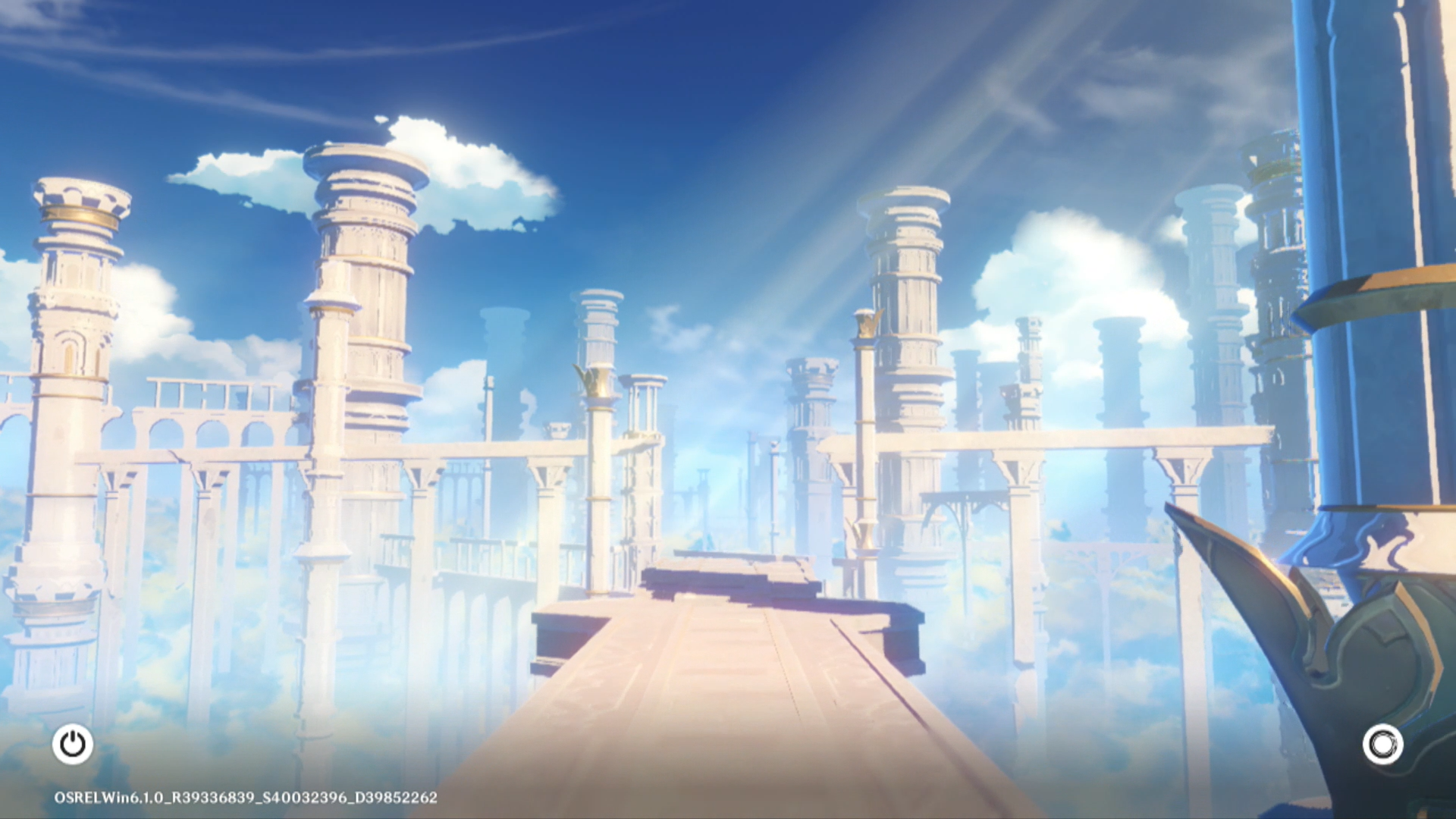Click the power icon to exit the game
The width and height of the screenshot is (1456, 819).
pyautogui.click(x=73, y=744)
